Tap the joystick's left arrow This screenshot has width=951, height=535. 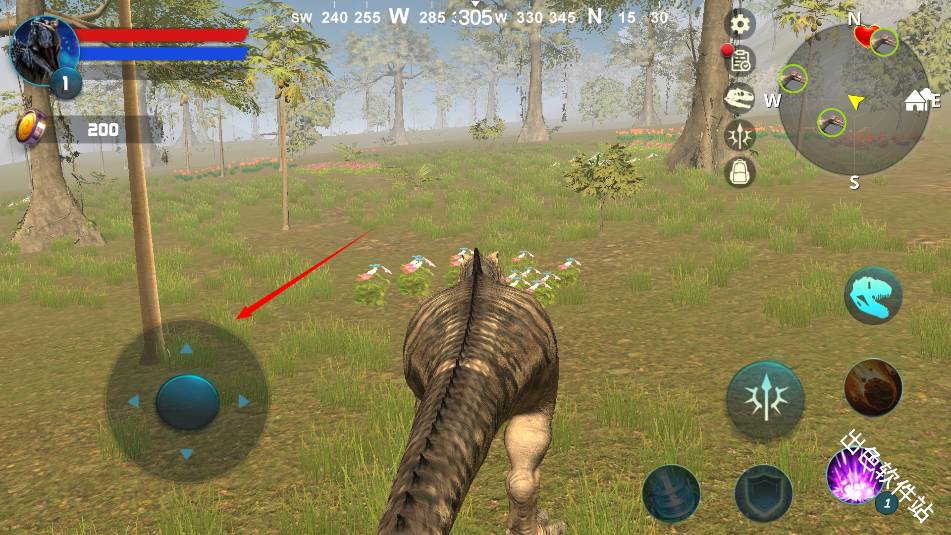tap(133, 402)
